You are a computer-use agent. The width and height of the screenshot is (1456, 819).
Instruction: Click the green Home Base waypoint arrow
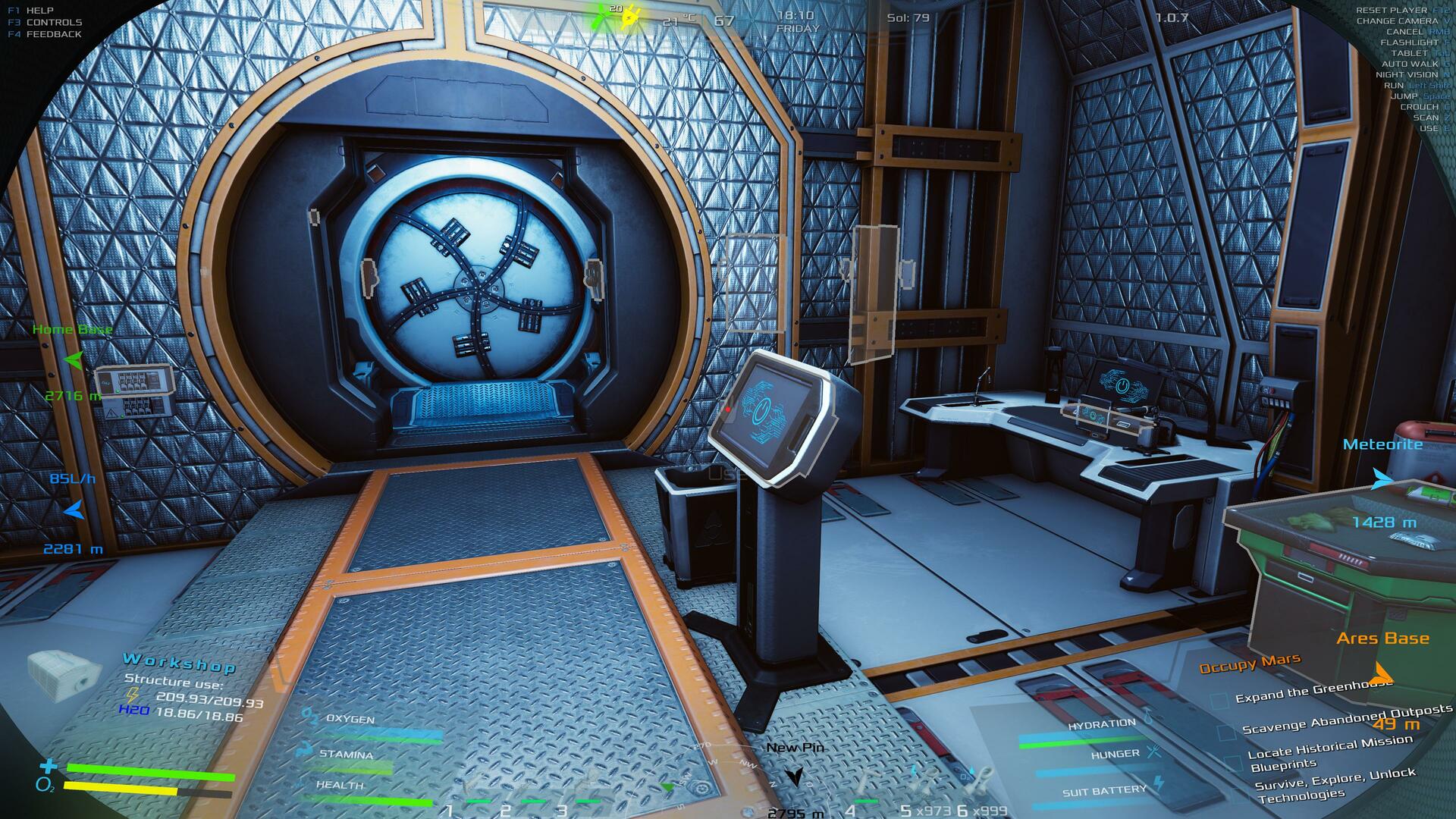coord(74,360)
